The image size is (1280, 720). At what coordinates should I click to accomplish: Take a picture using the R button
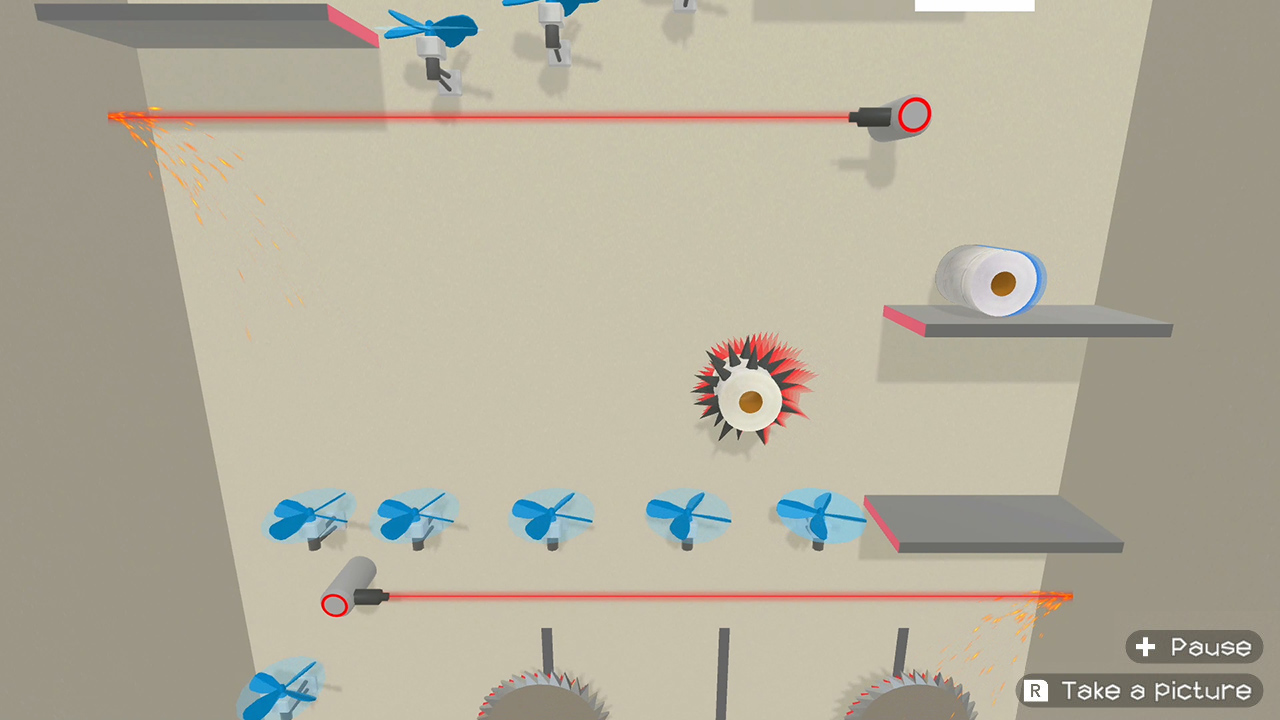click(x=1139, y=691)
